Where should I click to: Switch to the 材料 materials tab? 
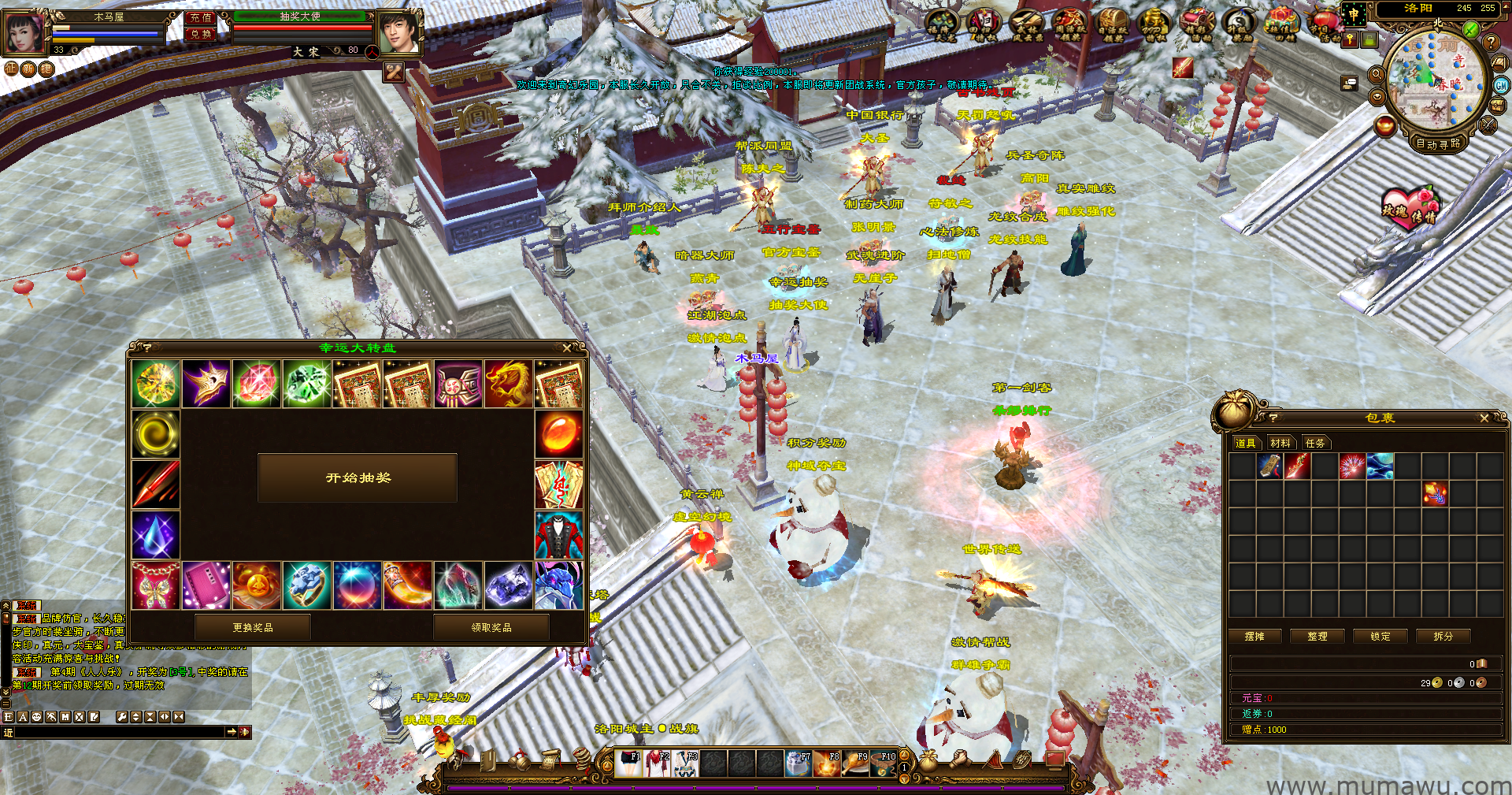1280,443
